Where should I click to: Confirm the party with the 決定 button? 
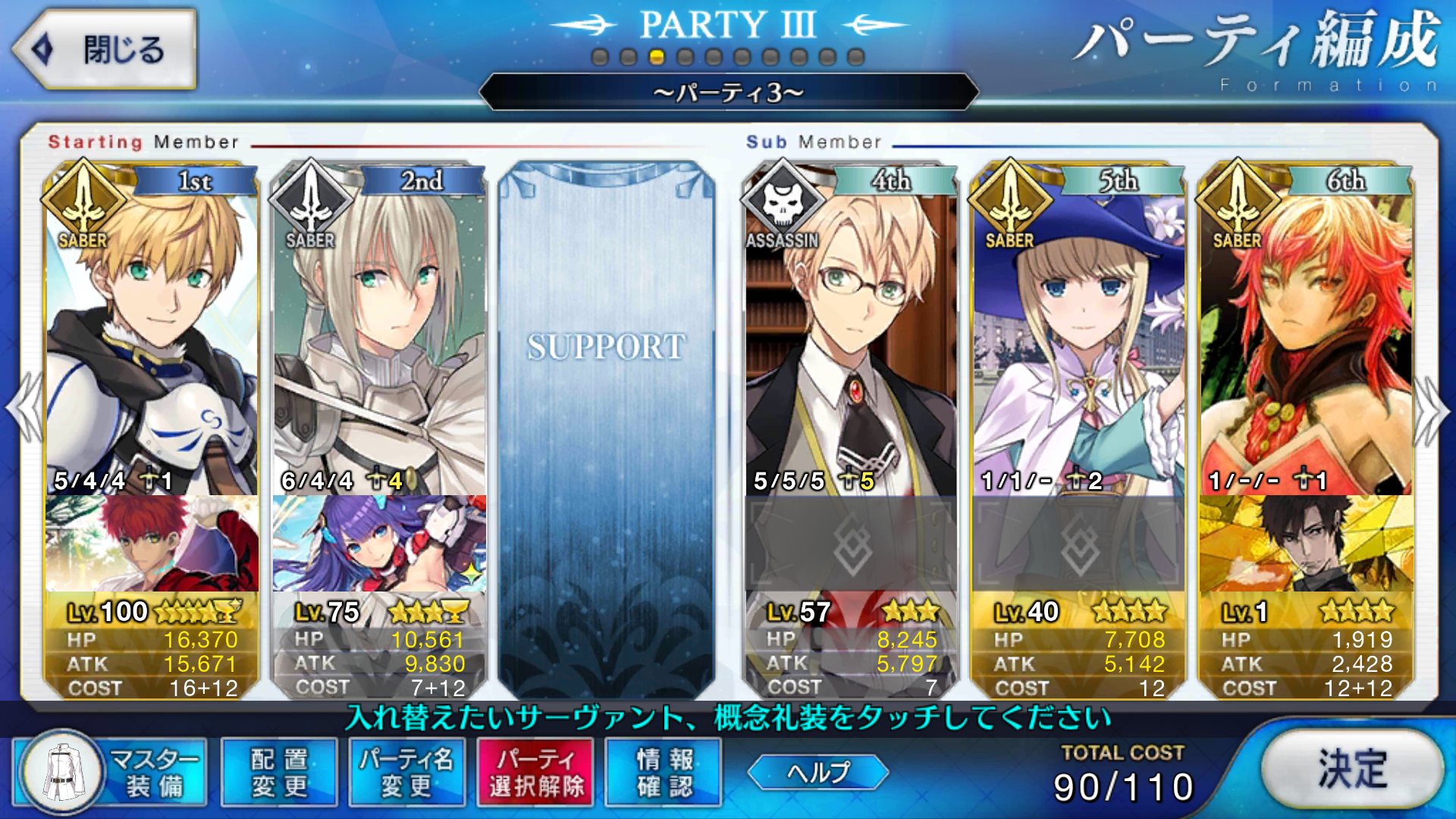(x=1352, y=770)
